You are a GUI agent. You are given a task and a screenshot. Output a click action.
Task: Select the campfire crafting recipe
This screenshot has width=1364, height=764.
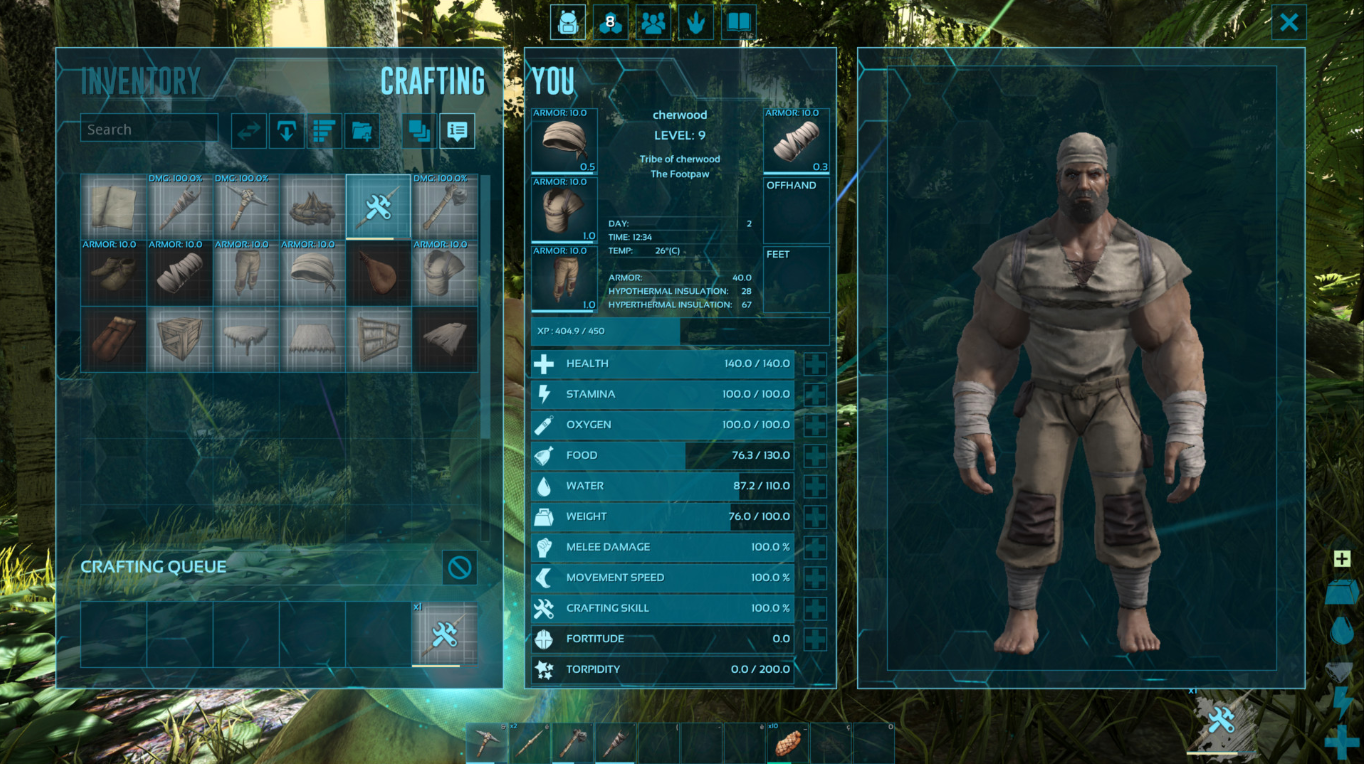coord(312,207)
